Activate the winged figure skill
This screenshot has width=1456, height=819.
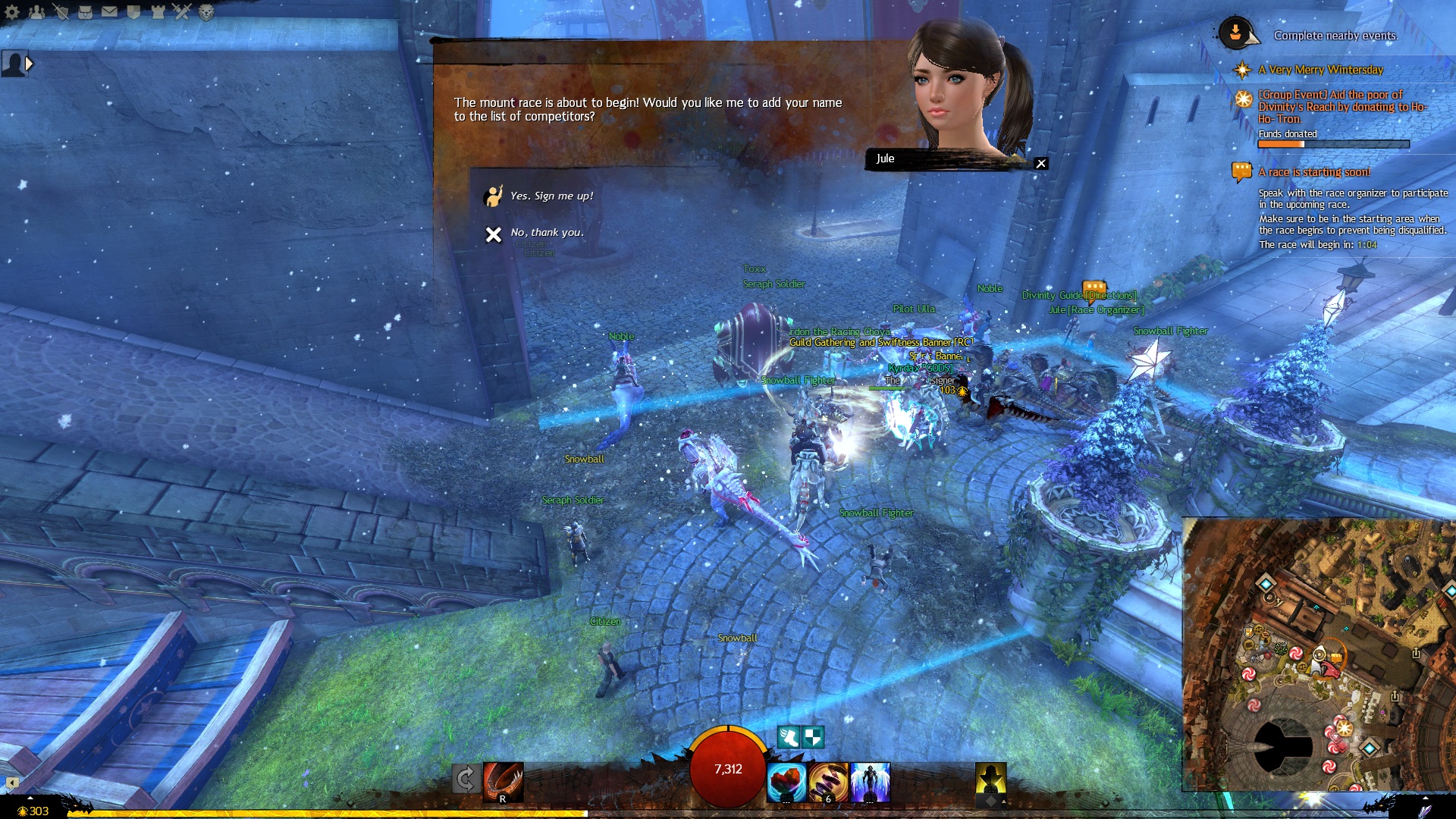[x=870, y=783]
